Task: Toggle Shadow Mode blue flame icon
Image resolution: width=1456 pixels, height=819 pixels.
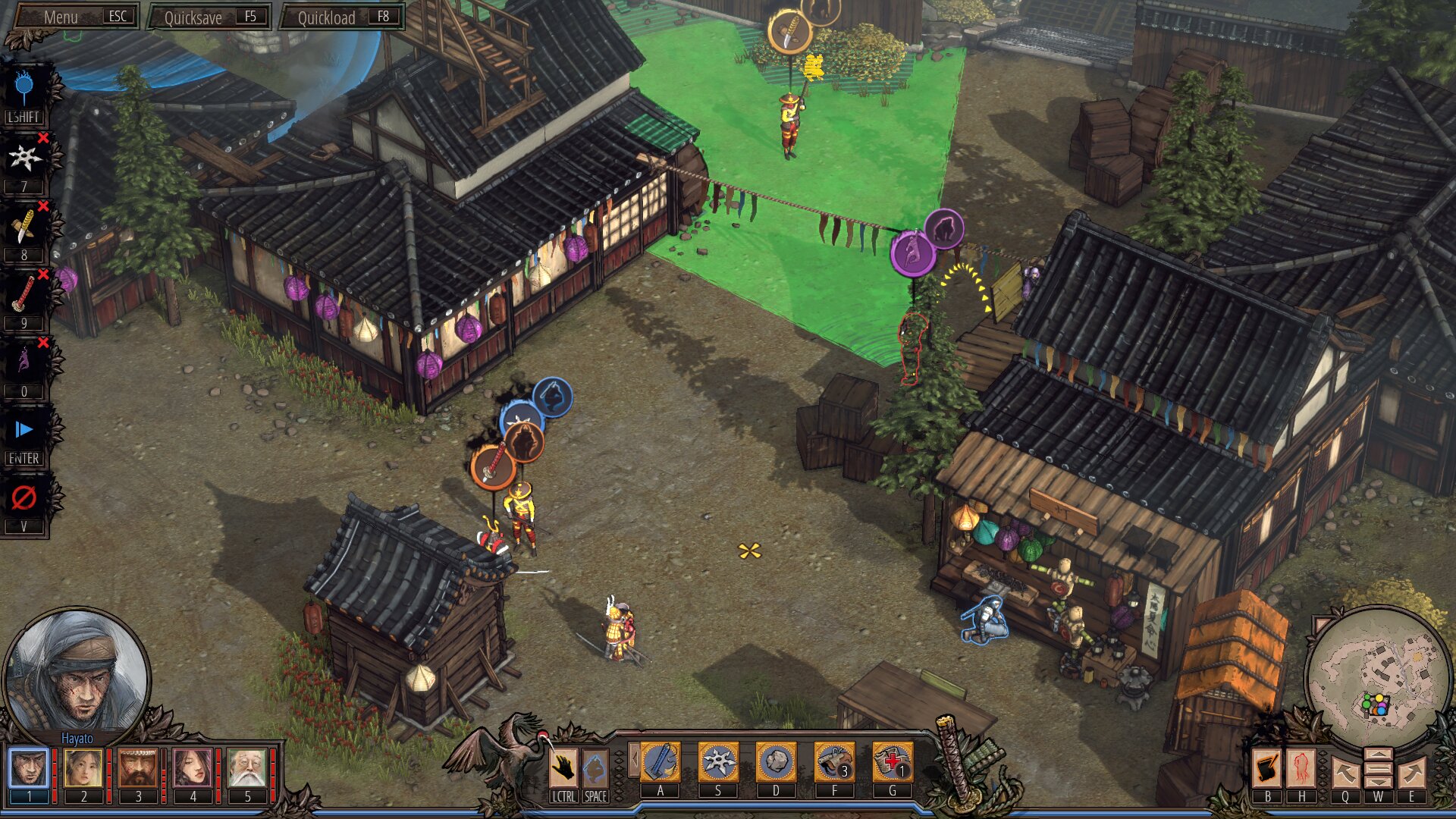Action: 24,89
